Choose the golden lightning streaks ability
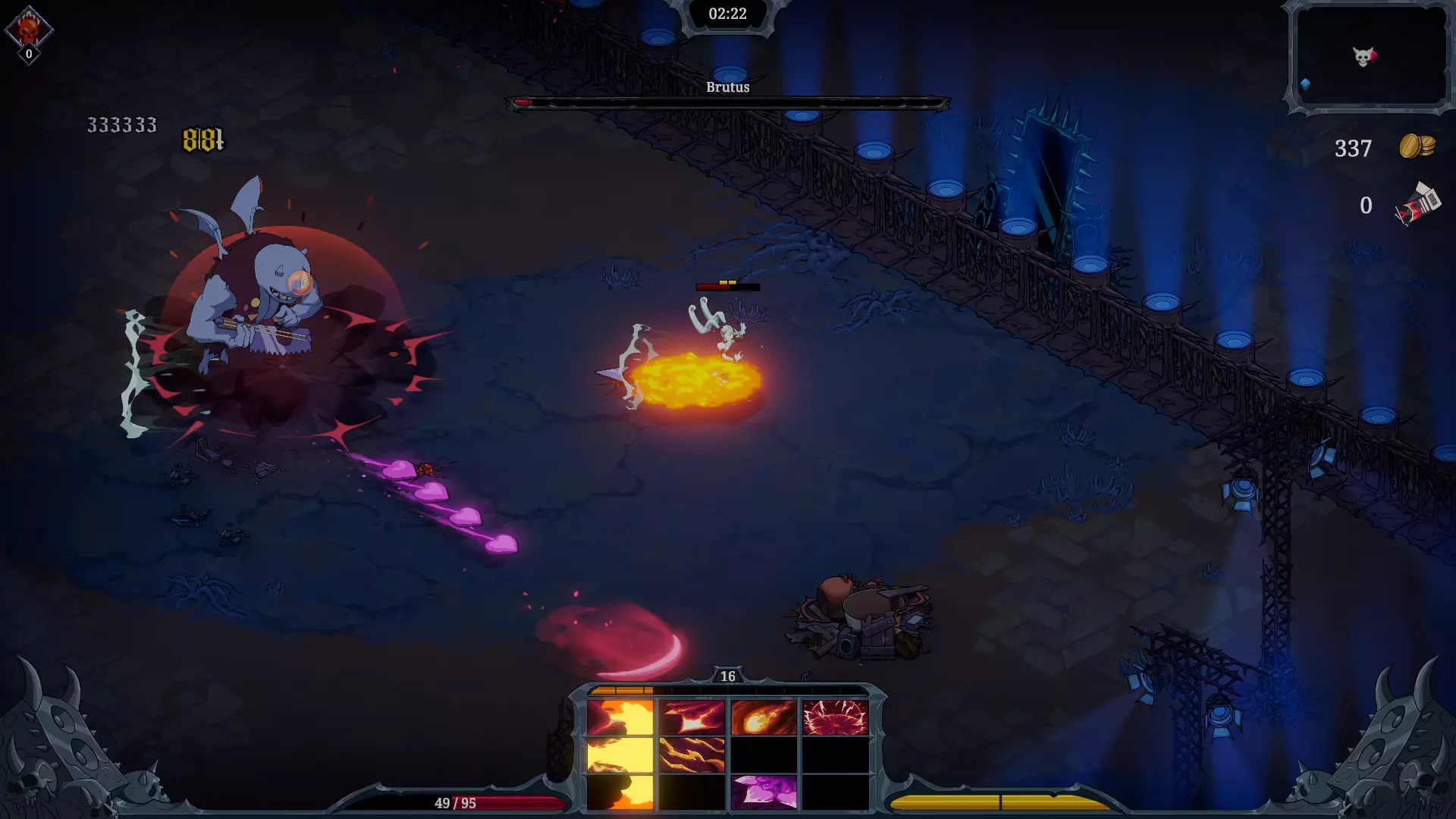 pyautogui.click(x=692, y=755)
